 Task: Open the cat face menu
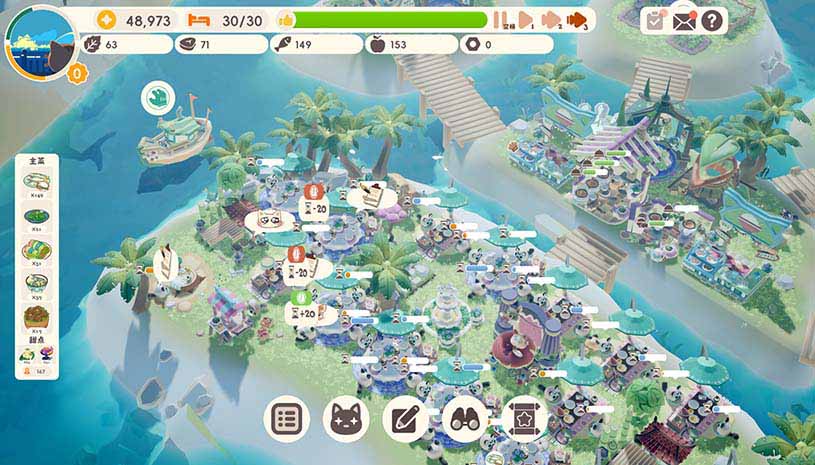point(347,419)
